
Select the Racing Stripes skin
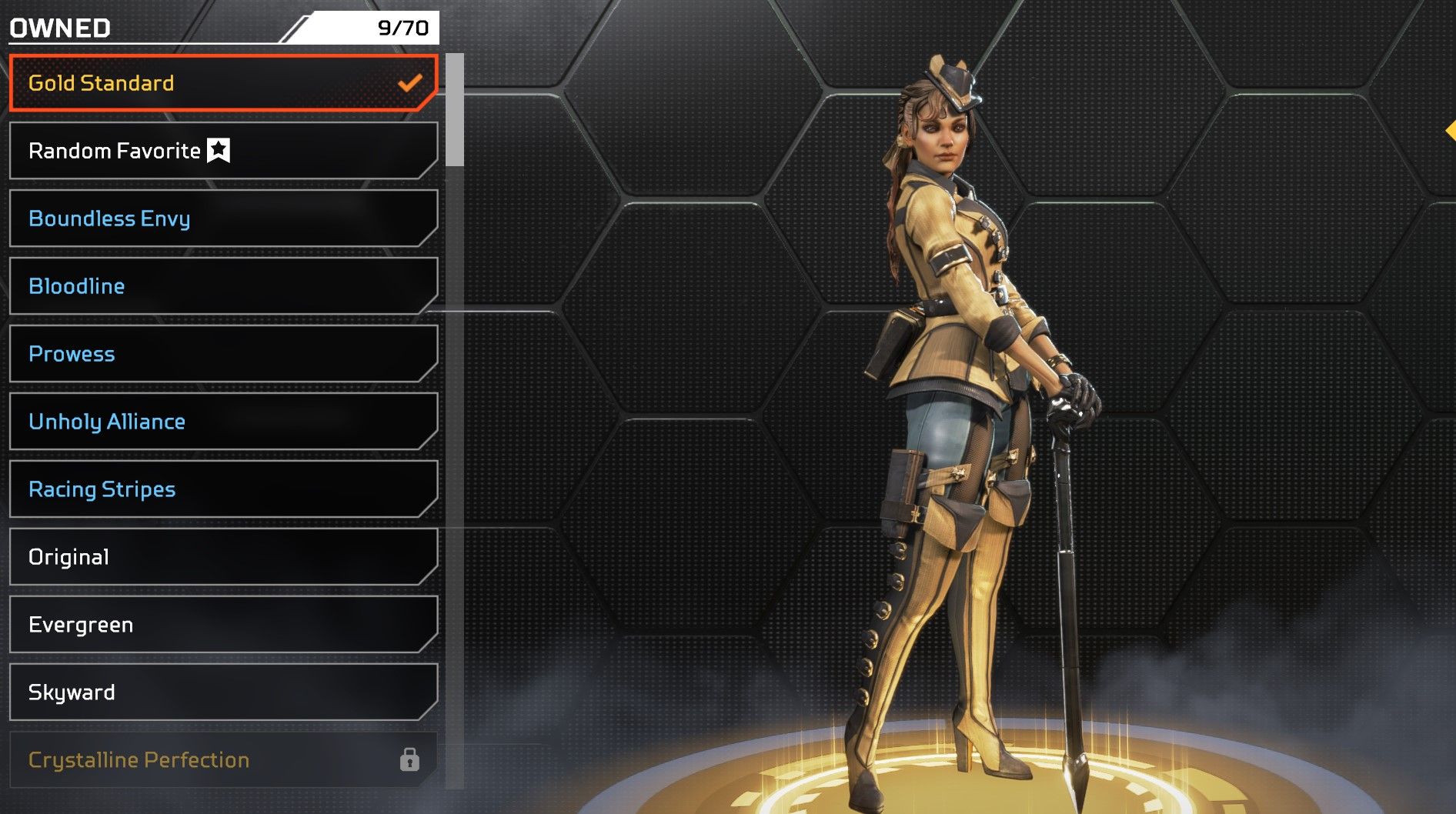223,489
